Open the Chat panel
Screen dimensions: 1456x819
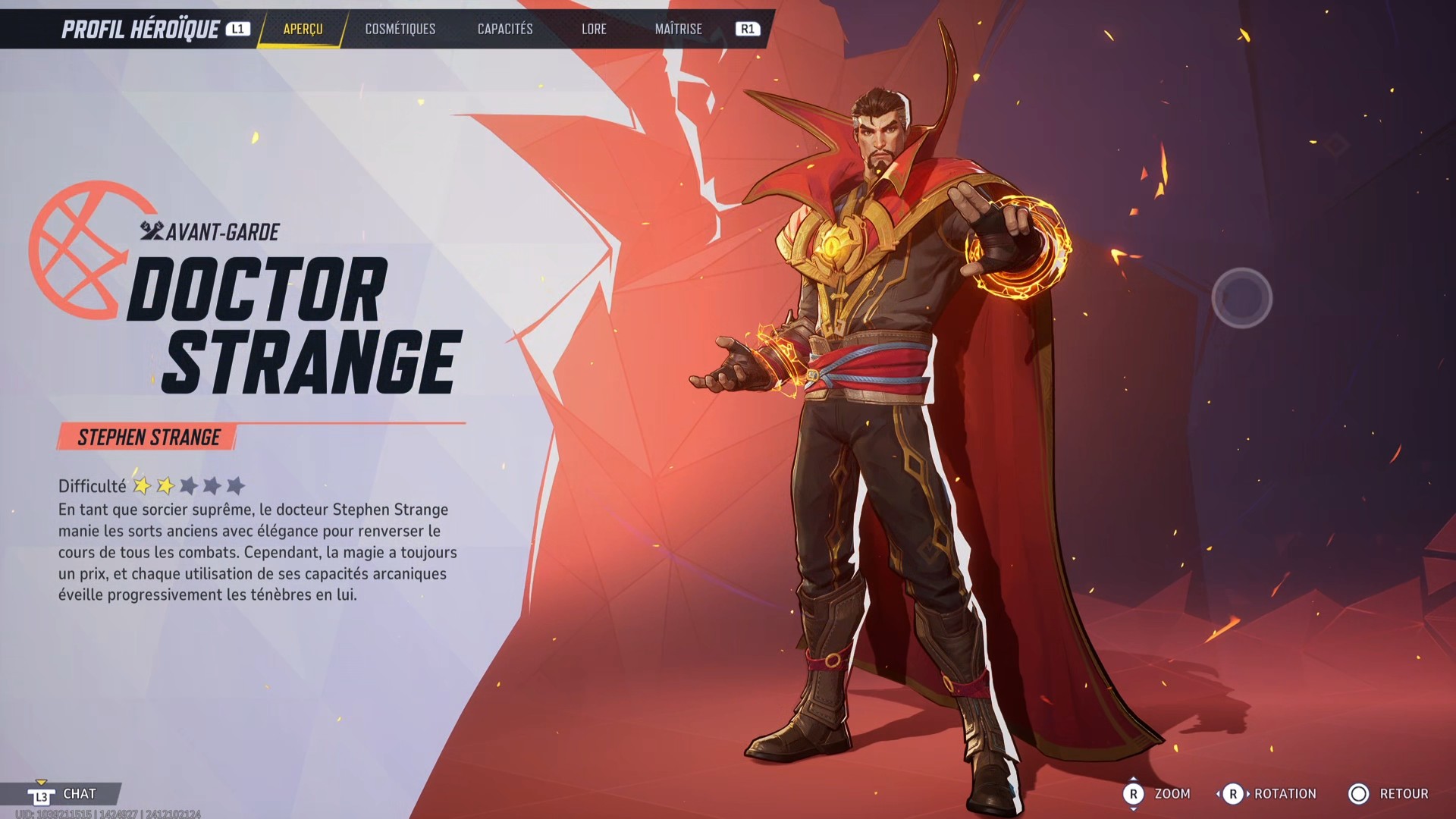coord(80,794)
